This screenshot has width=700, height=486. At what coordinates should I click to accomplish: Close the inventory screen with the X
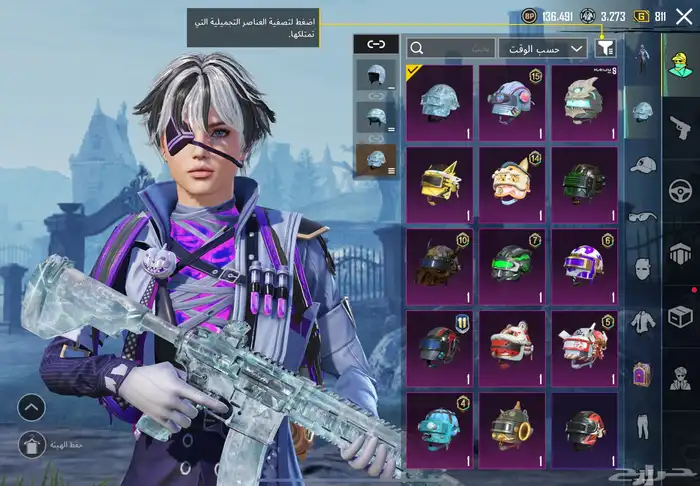point(683,15)
